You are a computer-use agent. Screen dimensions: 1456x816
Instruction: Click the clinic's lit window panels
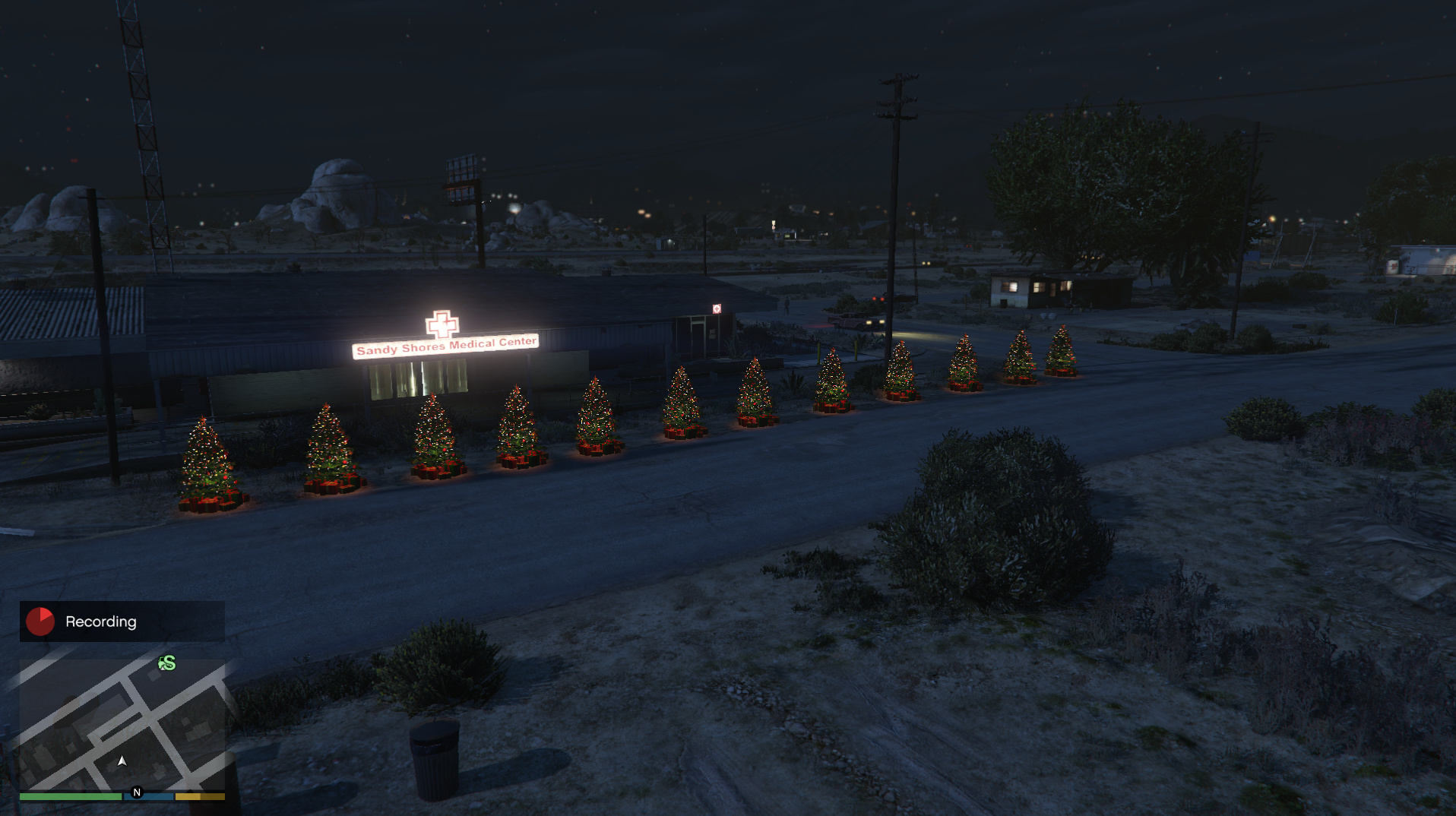(x=414, y=378)
